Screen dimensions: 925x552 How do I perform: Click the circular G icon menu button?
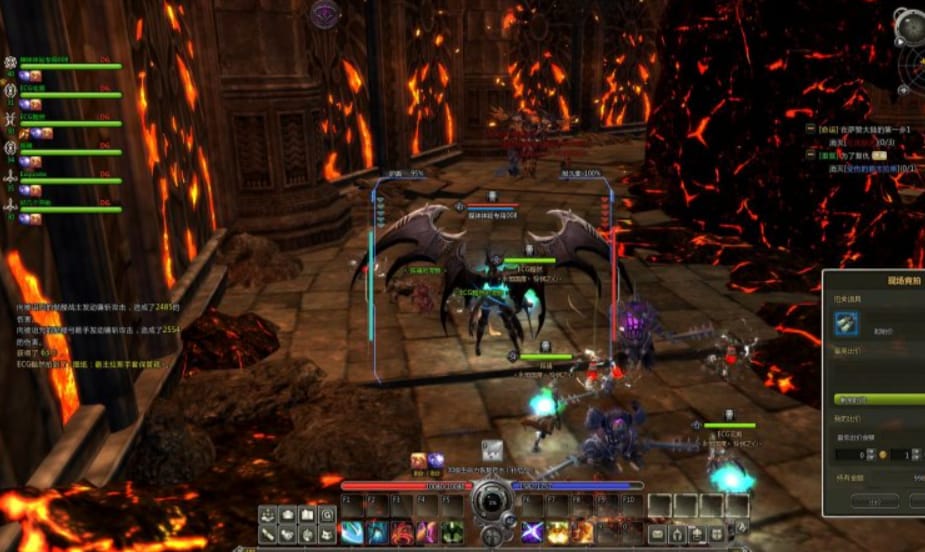[x=327, y=515]
